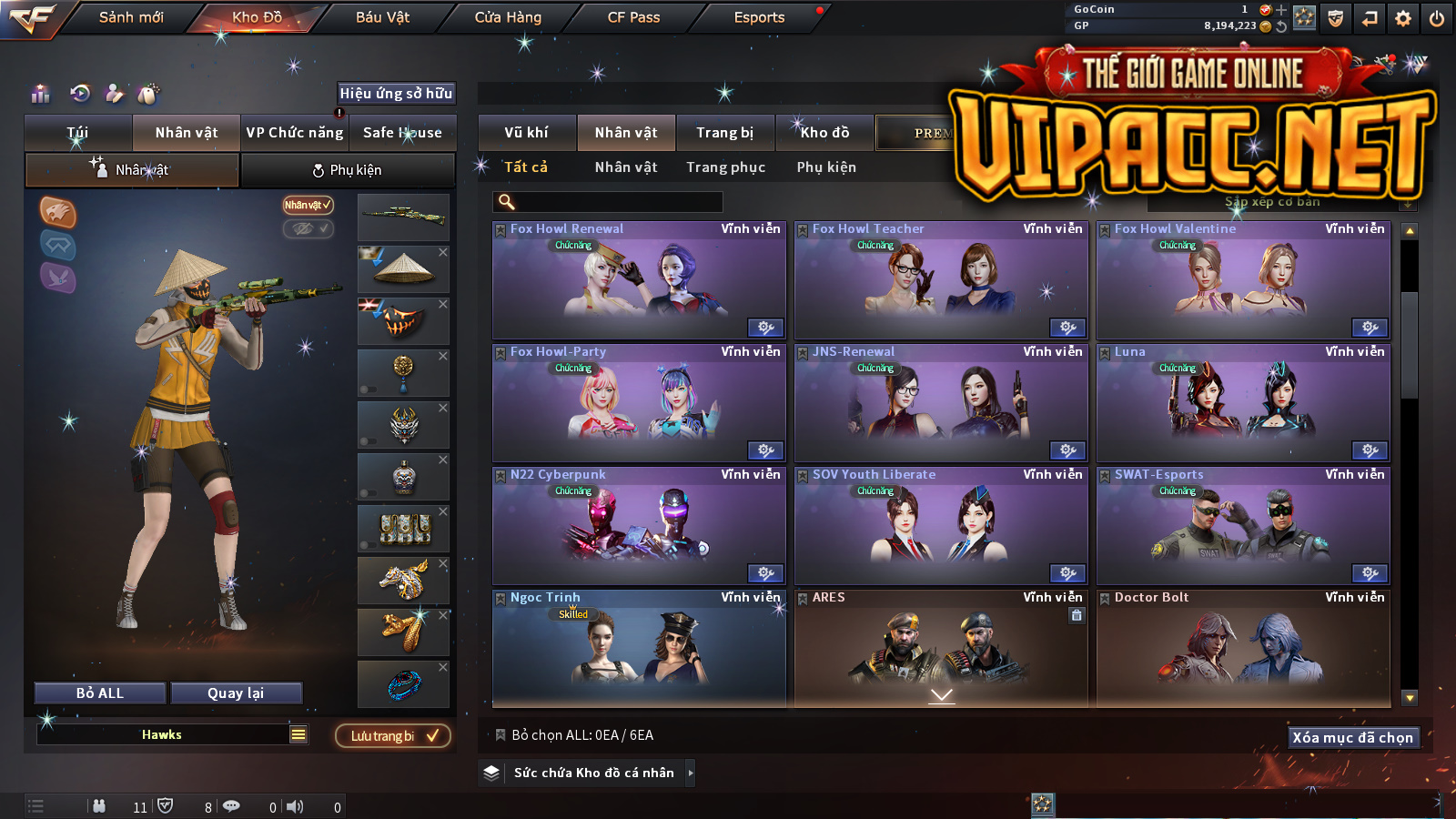Viewport: 1456px width, 819px height.
Task: Open the Cửa Hàng shop
Action: click(508, 17)
